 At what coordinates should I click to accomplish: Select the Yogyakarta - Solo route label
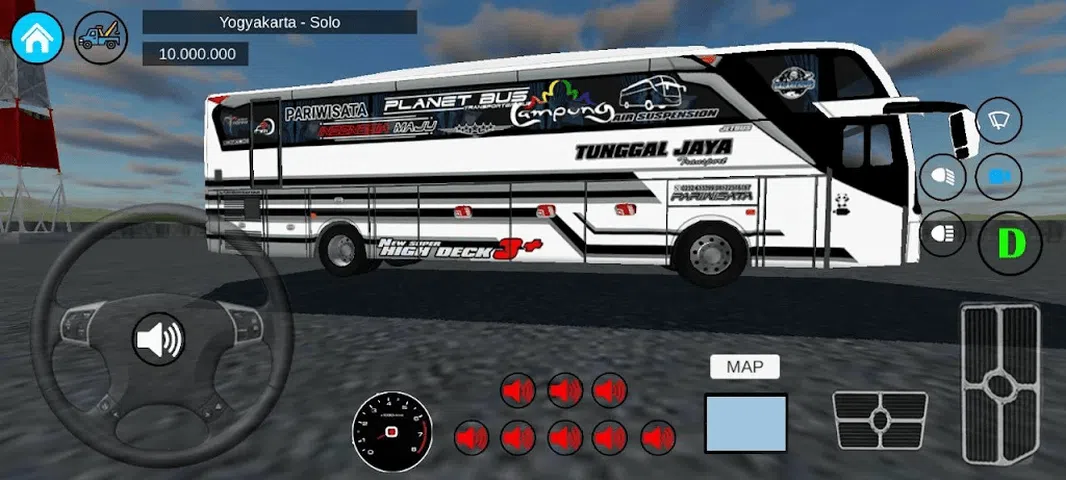pyautogui.click(x=279, y=22)
